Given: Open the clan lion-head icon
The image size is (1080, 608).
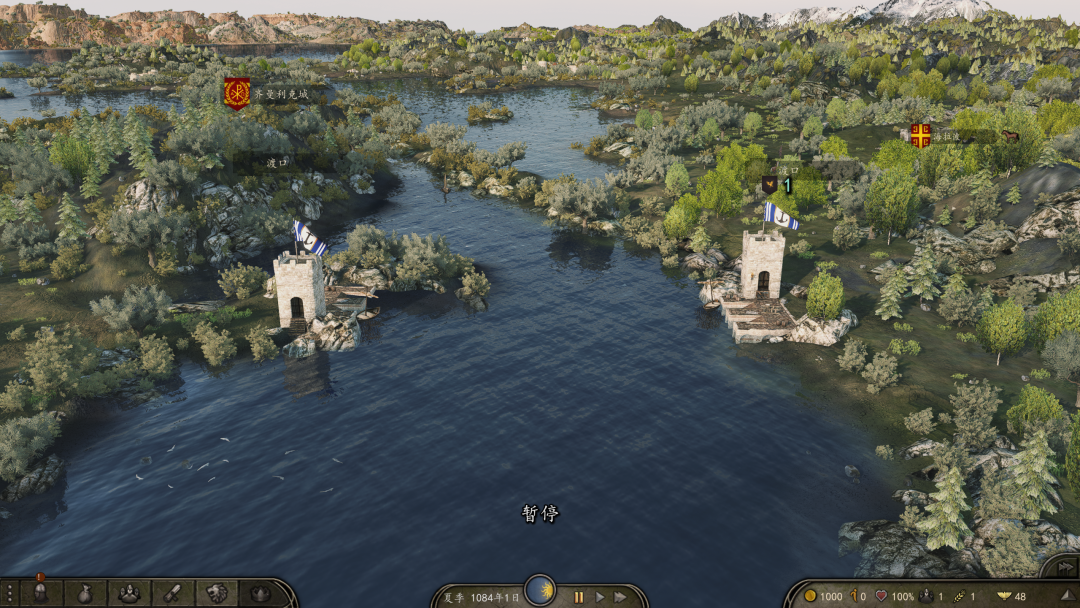Looking at the screenshot, I should tap(216, 593).
